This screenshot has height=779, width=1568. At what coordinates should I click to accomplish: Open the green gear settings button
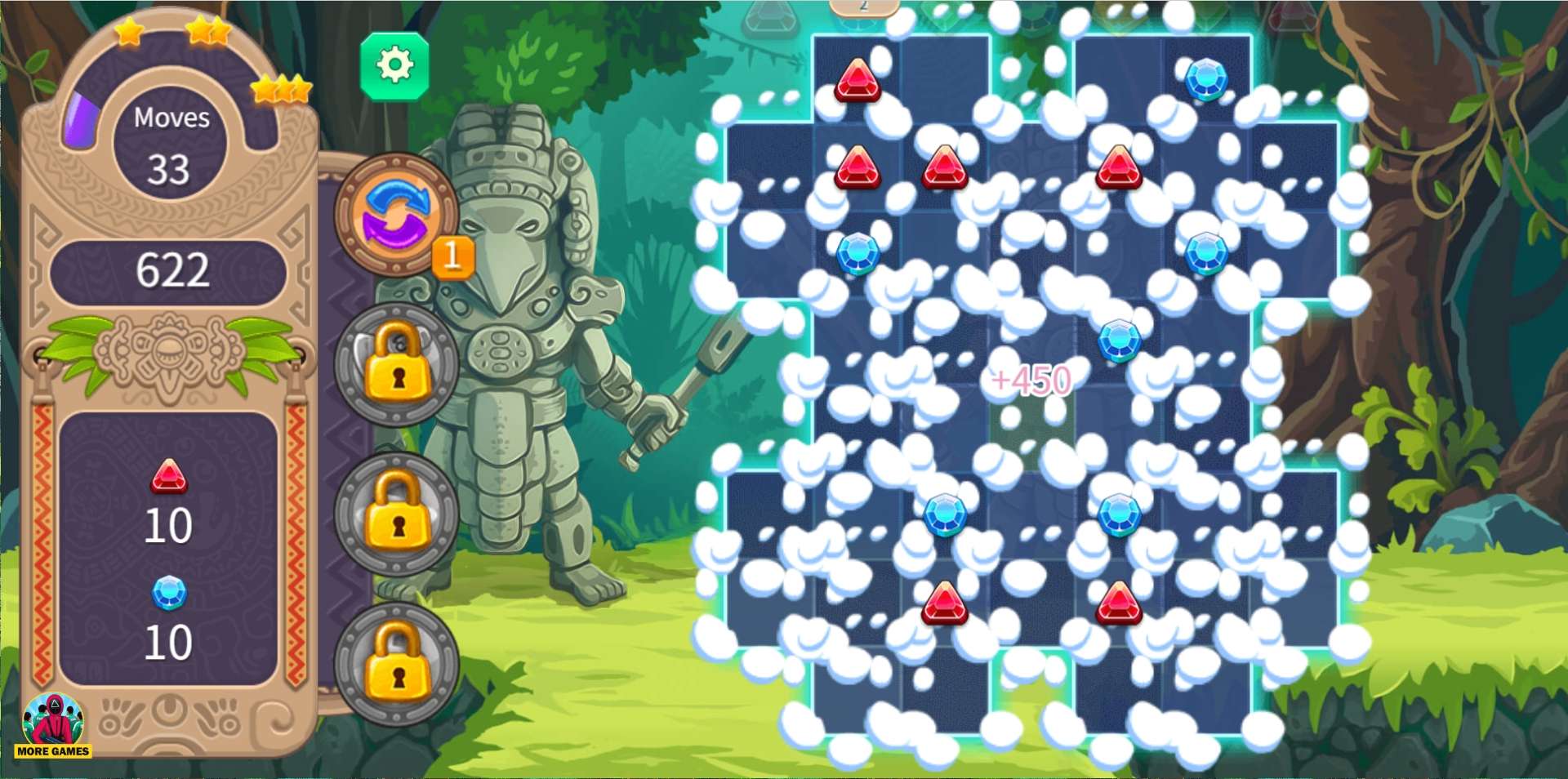(394, 66)
